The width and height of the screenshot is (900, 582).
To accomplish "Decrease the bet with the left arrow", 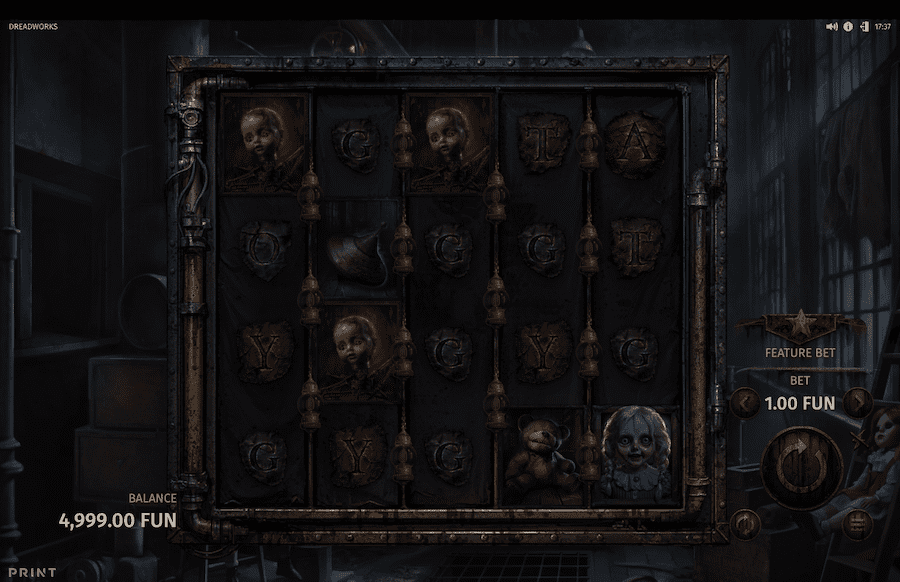I will [x=744, y=403].
